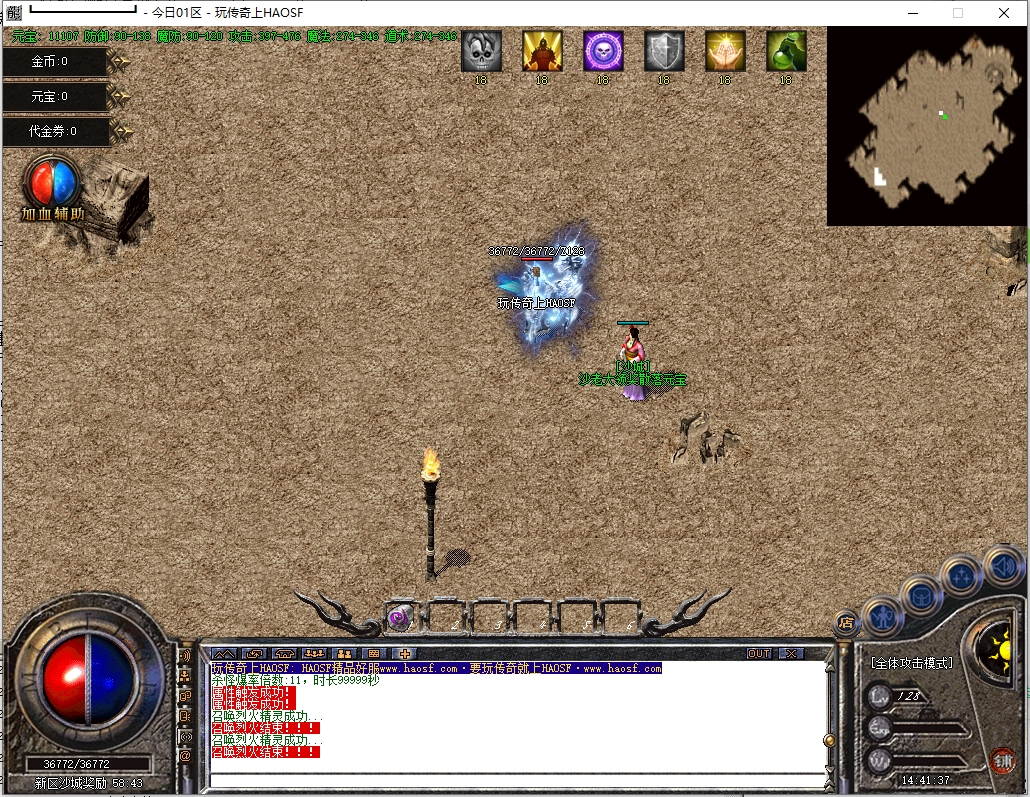Viewport: 1030px width, 797px height.
Task: Maximize the game window
Action: (x=958, y=13)
